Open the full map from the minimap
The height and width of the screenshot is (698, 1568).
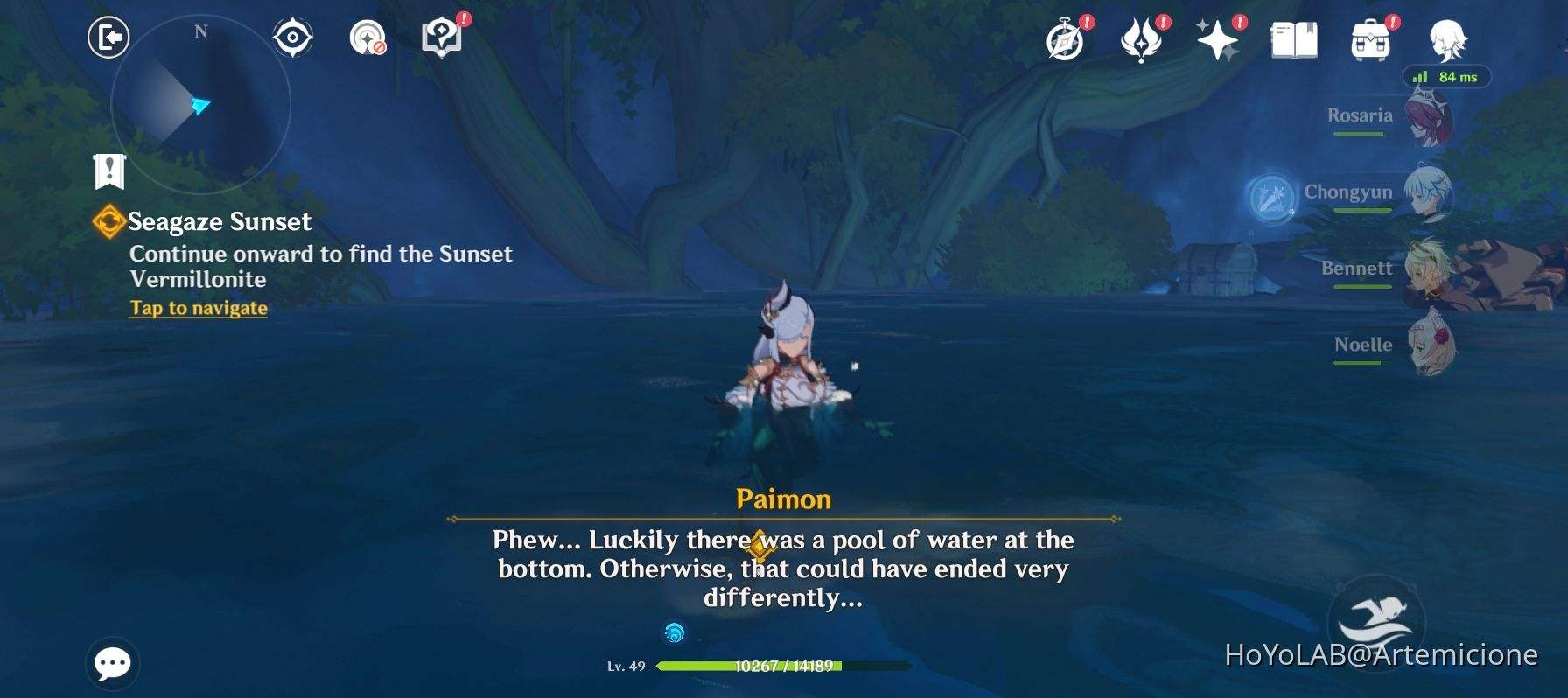click(x=199, y=103)
